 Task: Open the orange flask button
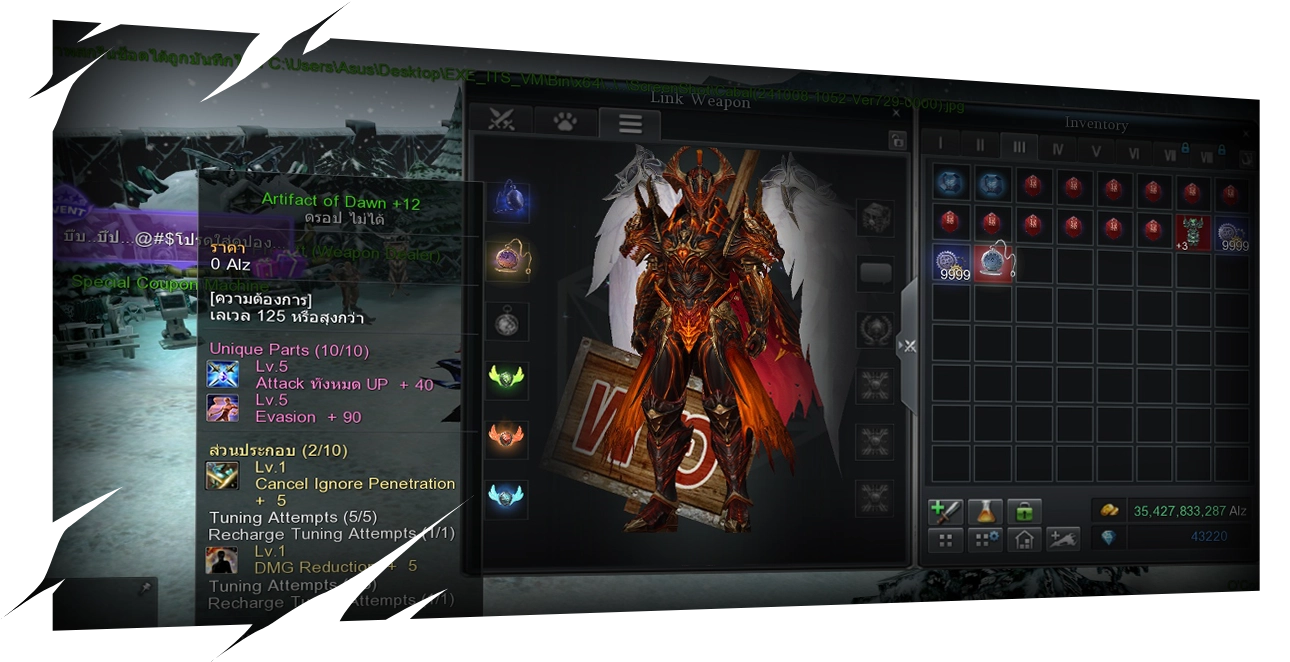[984, 511]
